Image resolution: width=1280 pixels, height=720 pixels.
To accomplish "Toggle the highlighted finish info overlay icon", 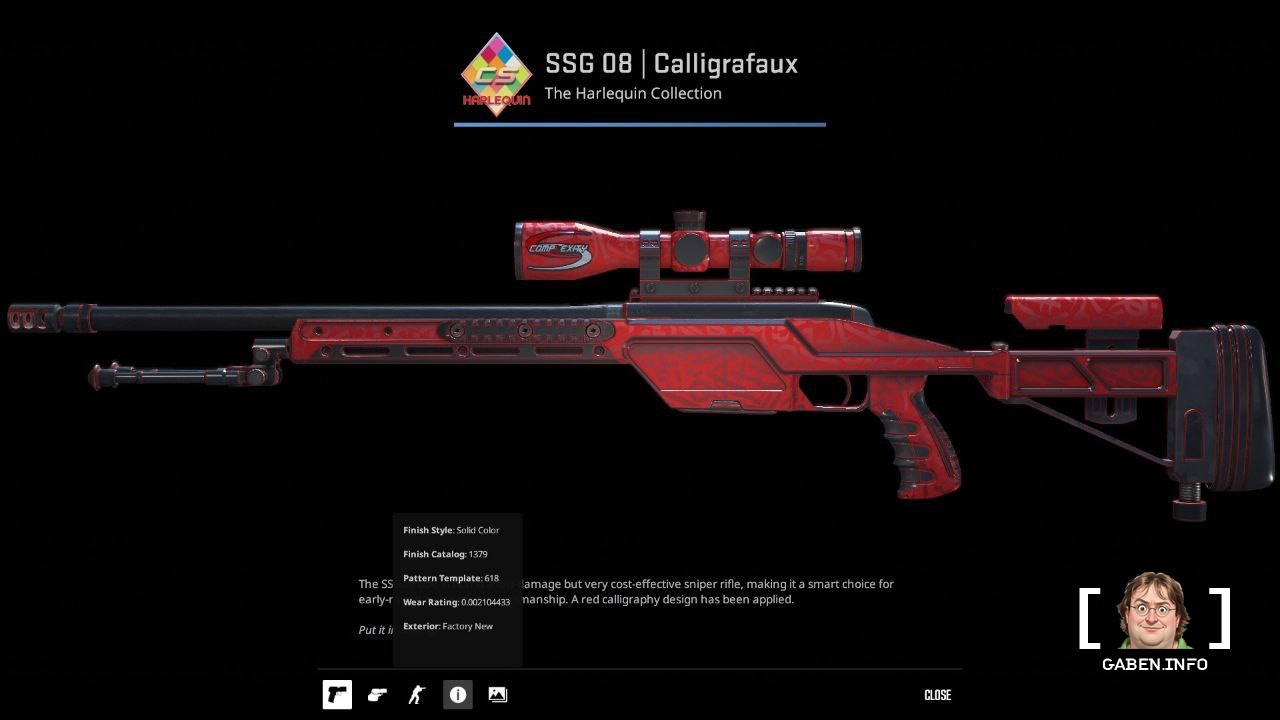I will coord(457,694).
